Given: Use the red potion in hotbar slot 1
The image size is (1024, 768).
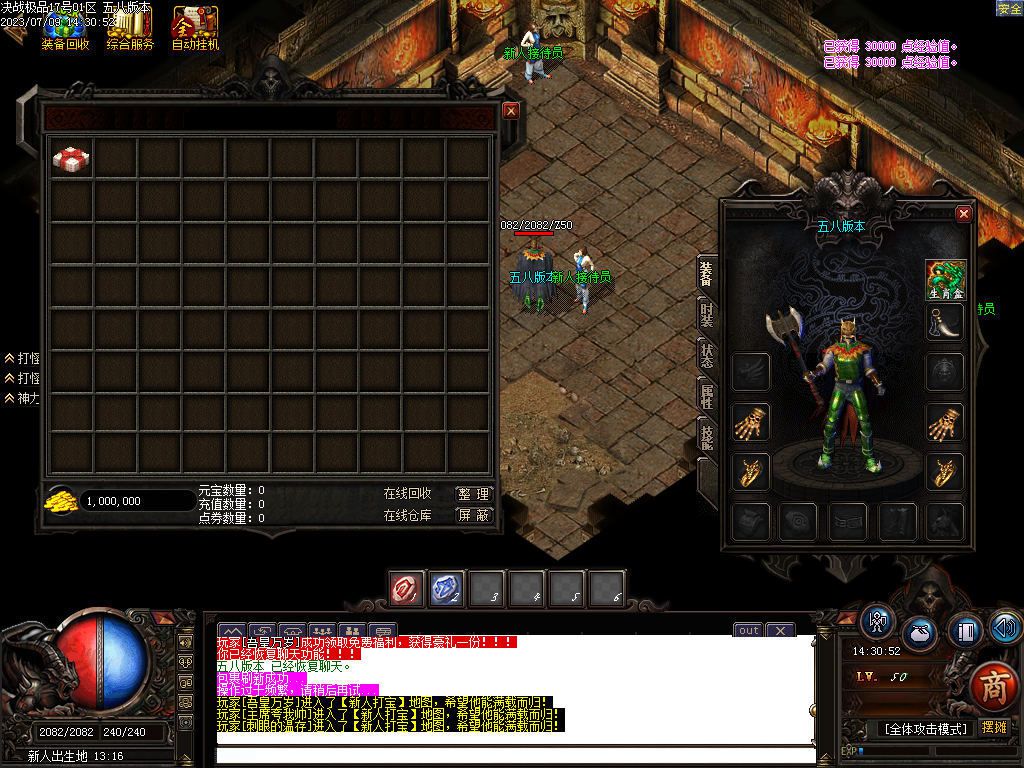Looking at the screenshot, I should (x=406, y=589).
